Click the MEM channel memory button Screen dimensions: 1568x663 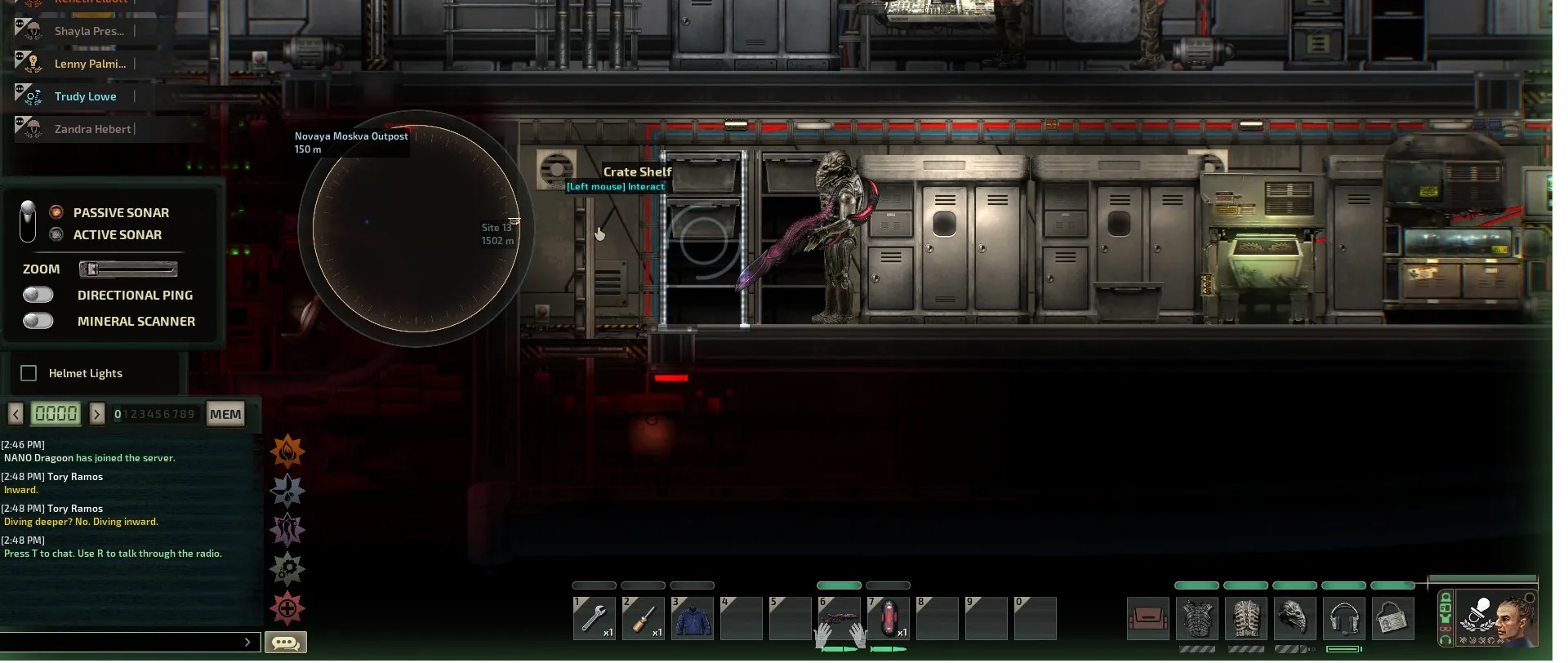[x=225, y=414]
